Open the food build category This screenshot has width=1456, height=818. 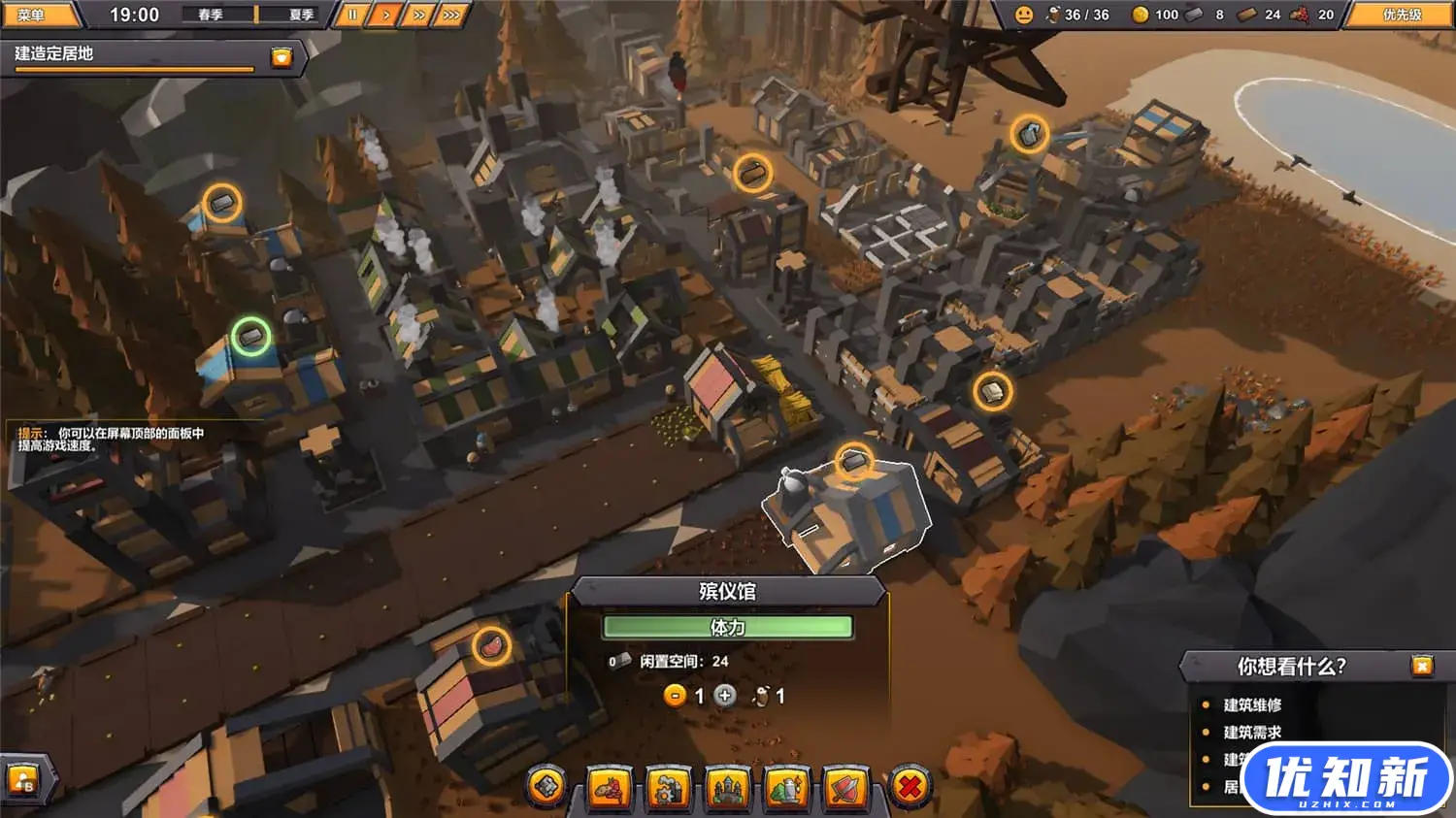pyautogui.click(x=609, y=787)
